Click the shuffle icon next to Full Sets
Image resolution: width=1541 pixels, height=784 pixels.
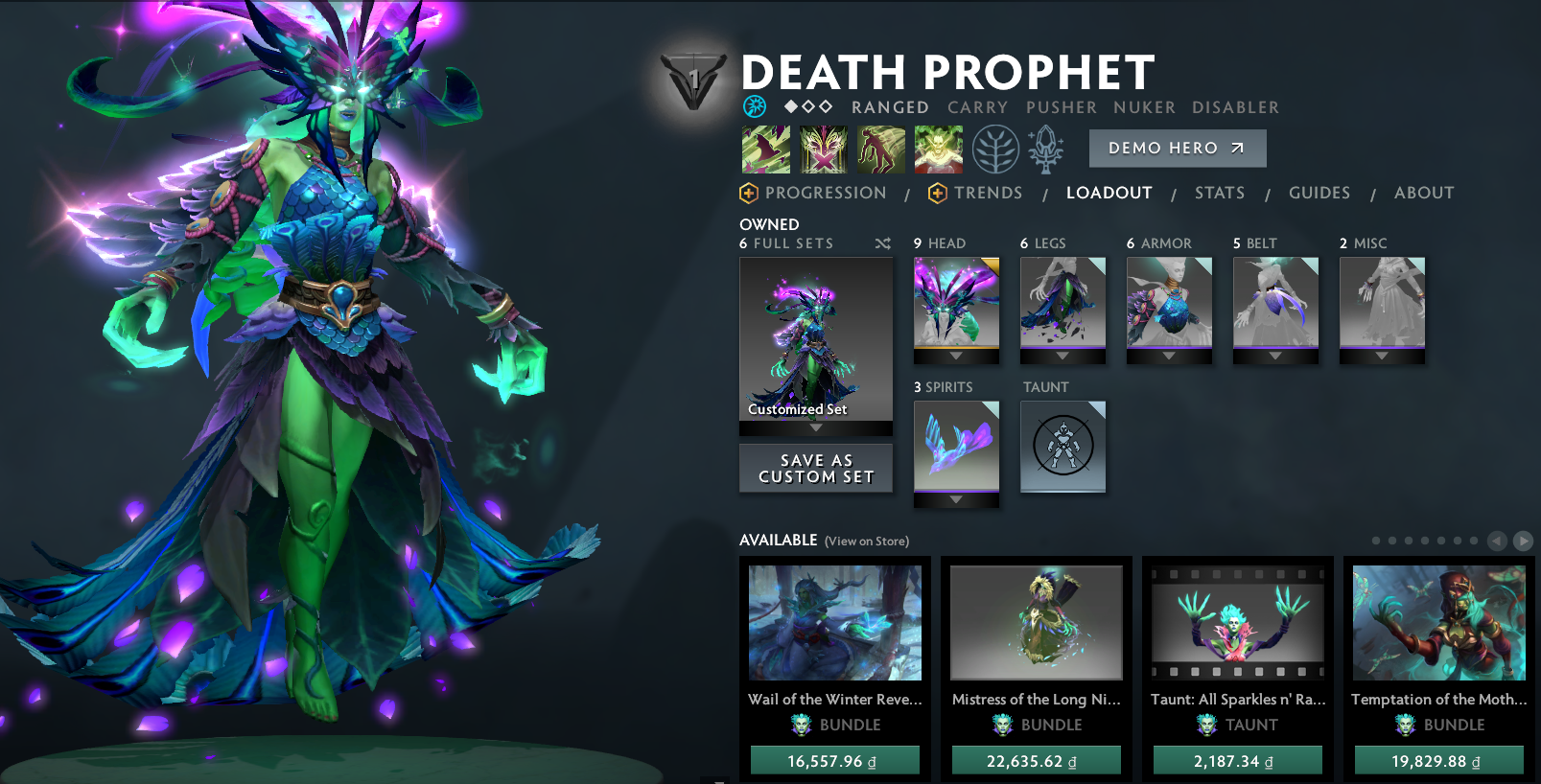tap(883, 243)
